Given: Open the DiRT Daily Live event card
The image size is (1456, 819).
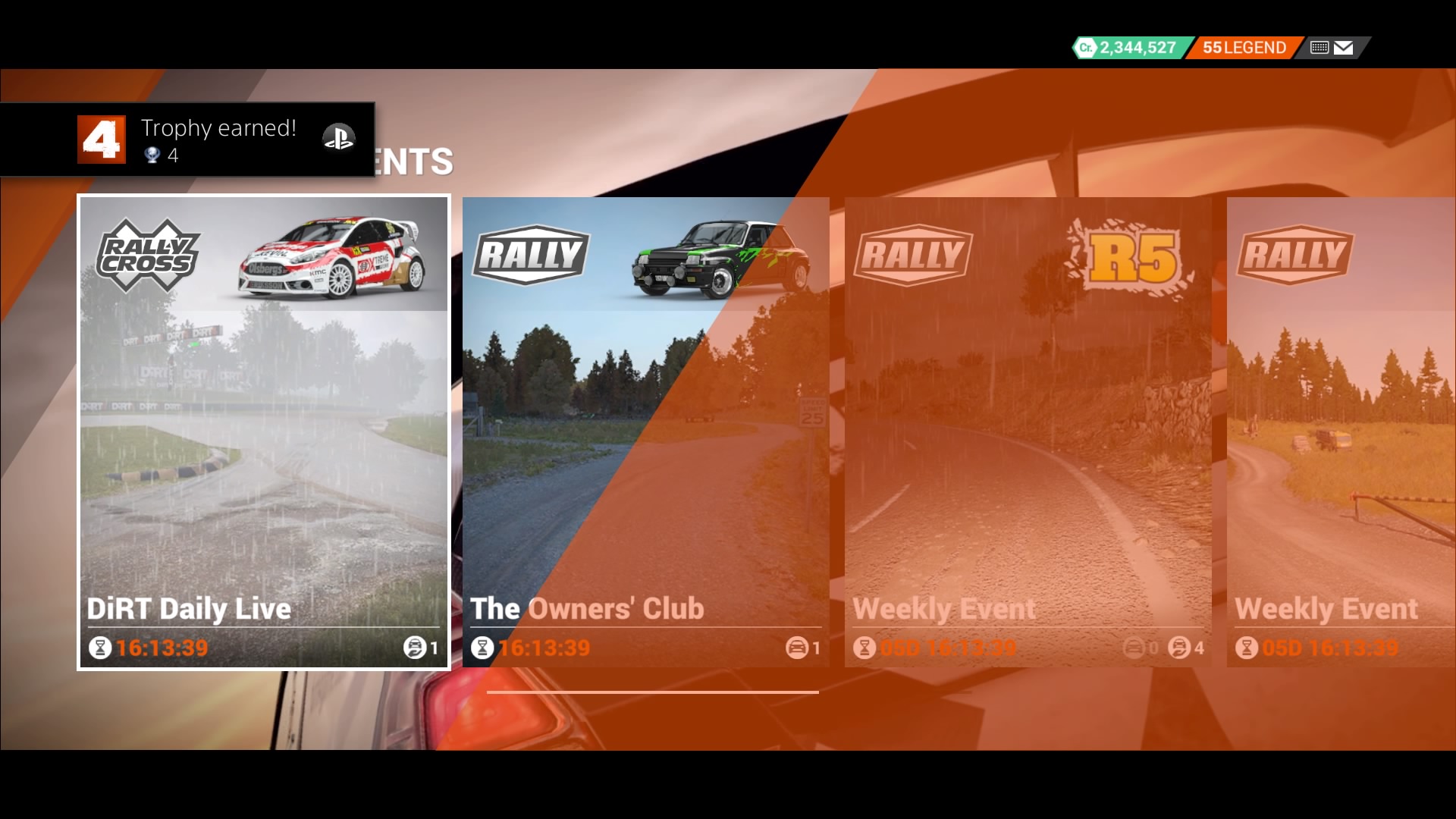Looking at the screenshot, I should (262, 432).
